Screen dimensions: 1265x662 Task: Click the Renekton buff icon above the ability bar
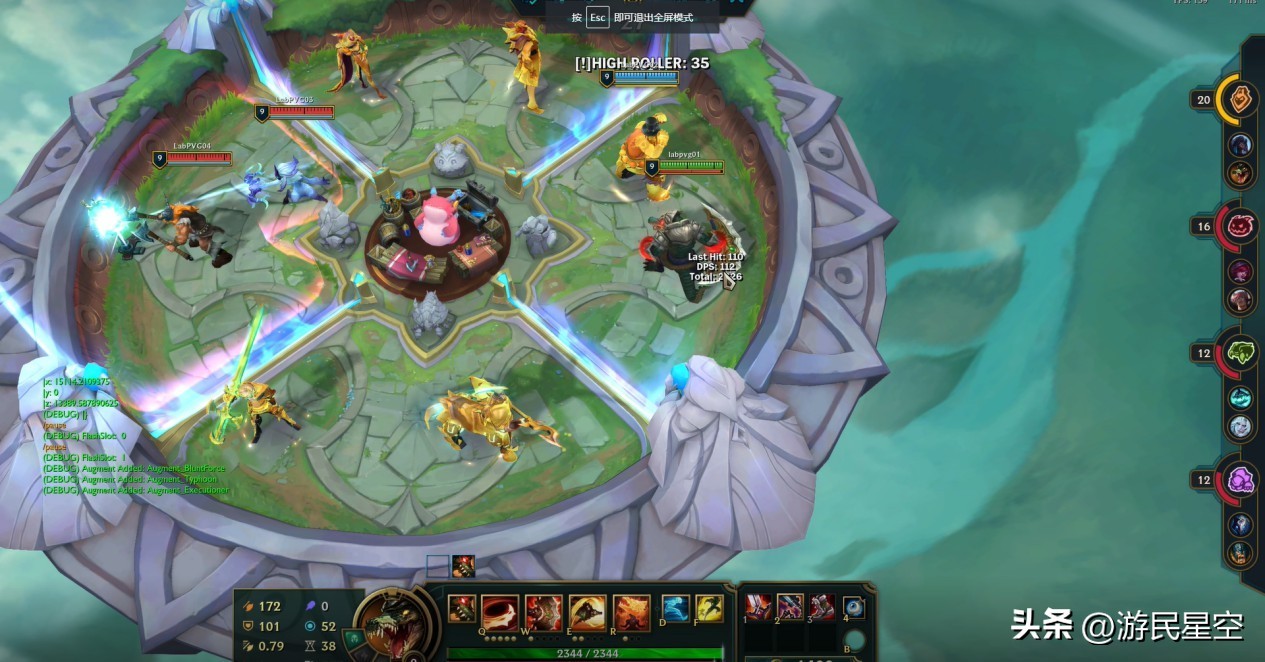click(x=463, y=567)
